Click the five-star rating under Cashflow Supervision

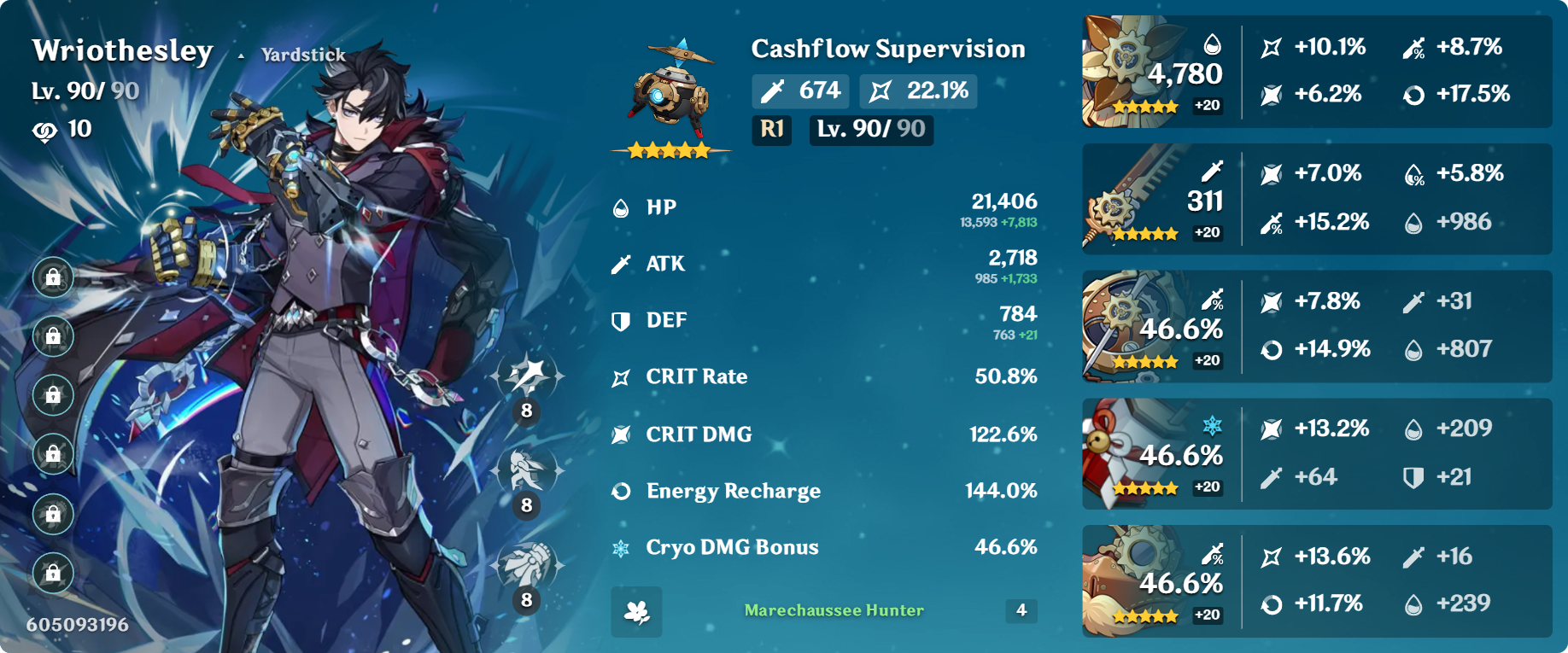tap(670, 150)
